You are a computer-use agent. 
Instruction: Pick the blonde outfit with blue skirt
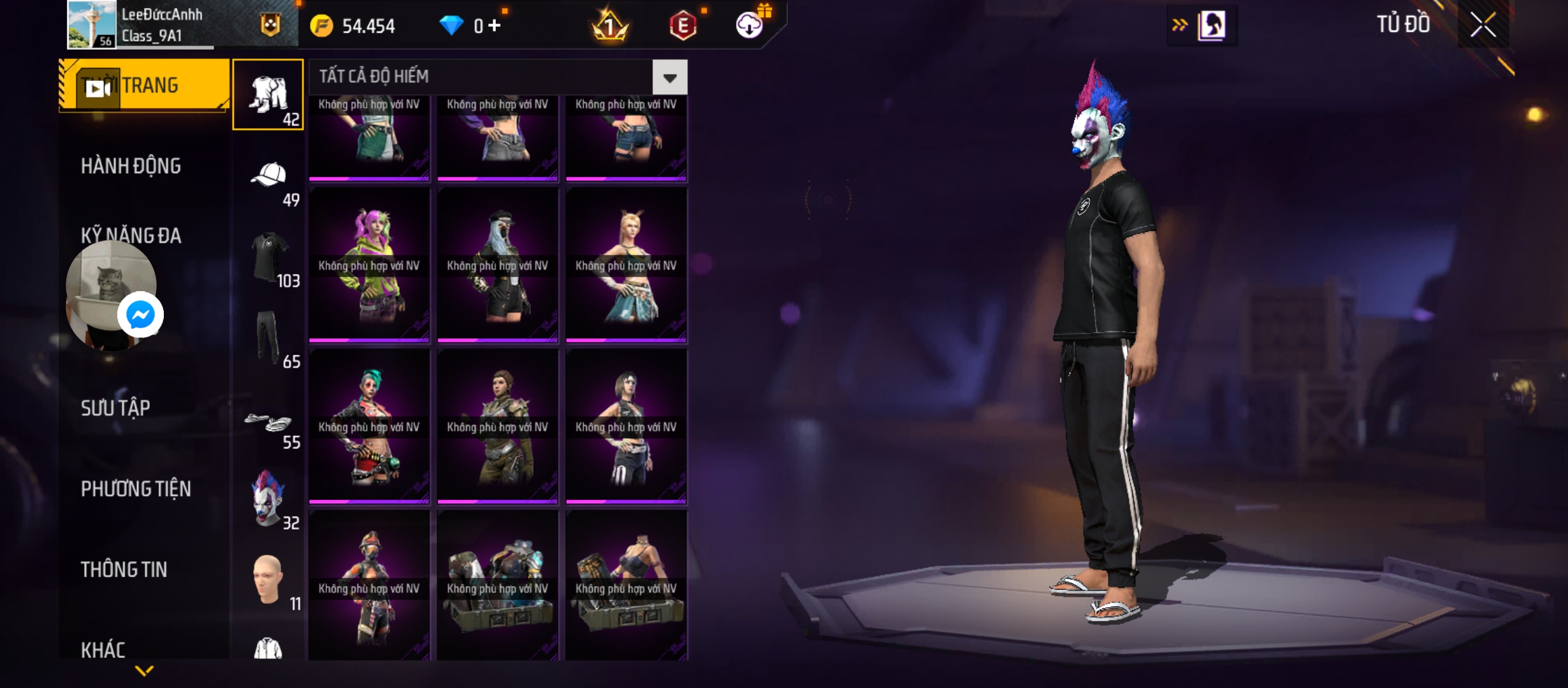(626, 265)
